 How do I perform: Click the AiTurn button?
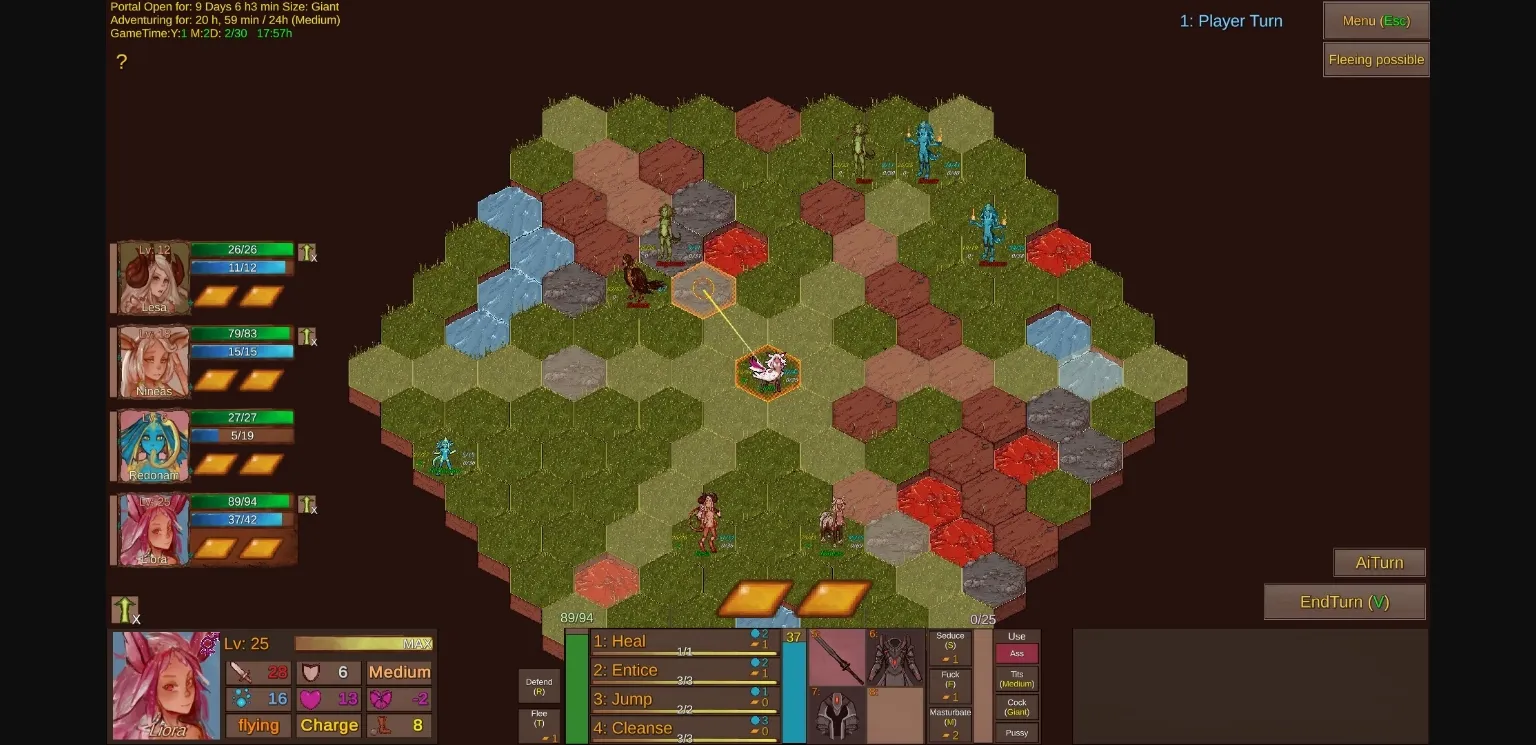coord(1379,562)
